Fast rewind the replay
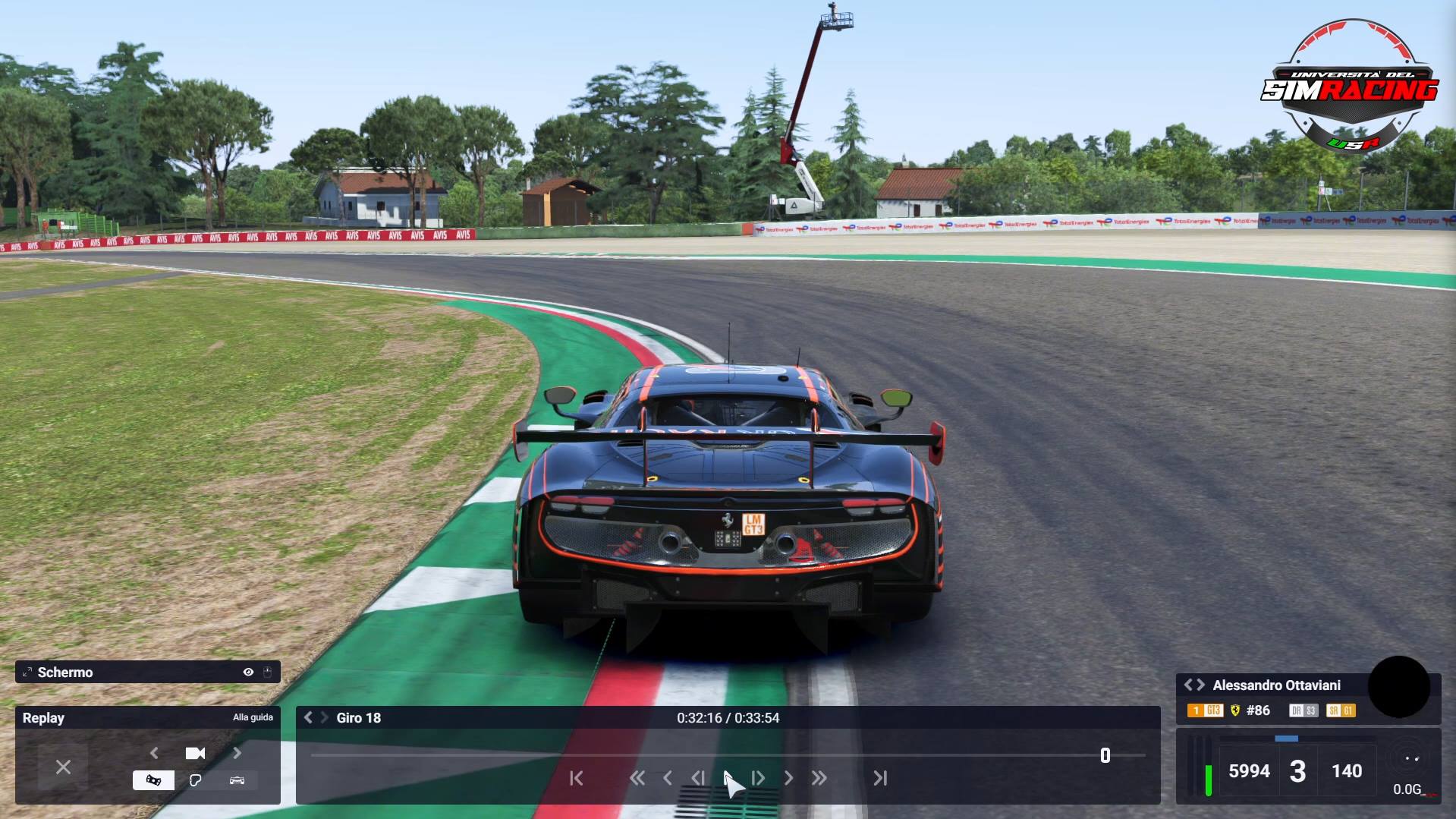The height and width of the screenshot is (819, 1456). click(637, 778)
